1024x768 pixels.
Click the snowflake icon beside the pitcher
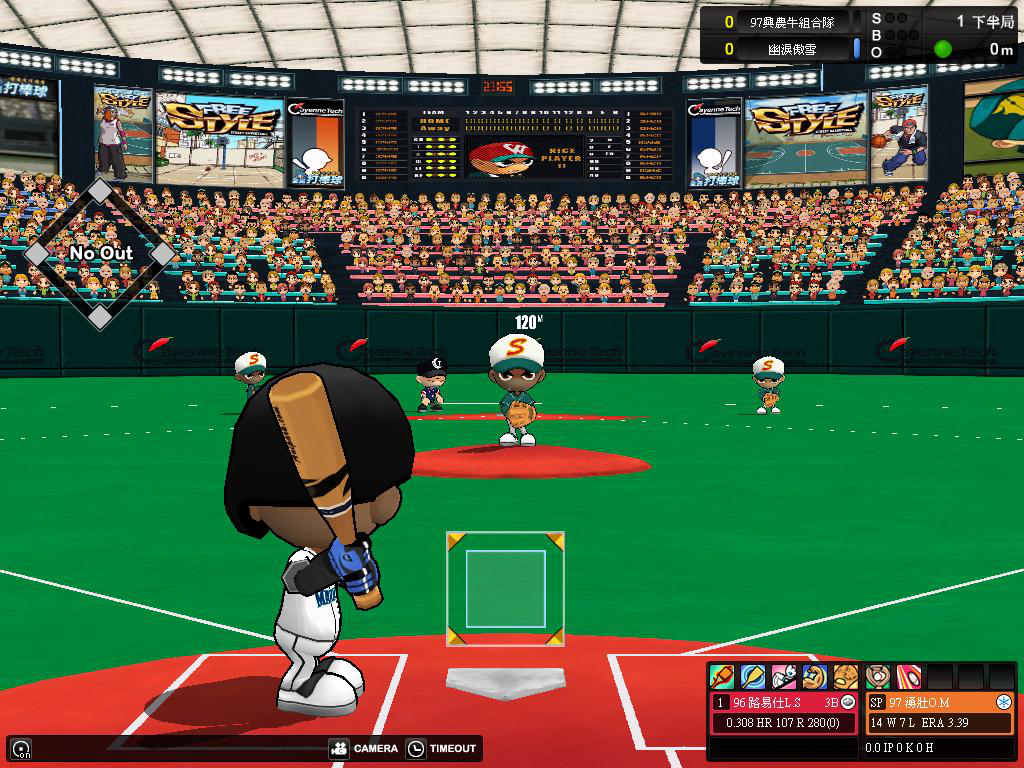[1003, 703]
